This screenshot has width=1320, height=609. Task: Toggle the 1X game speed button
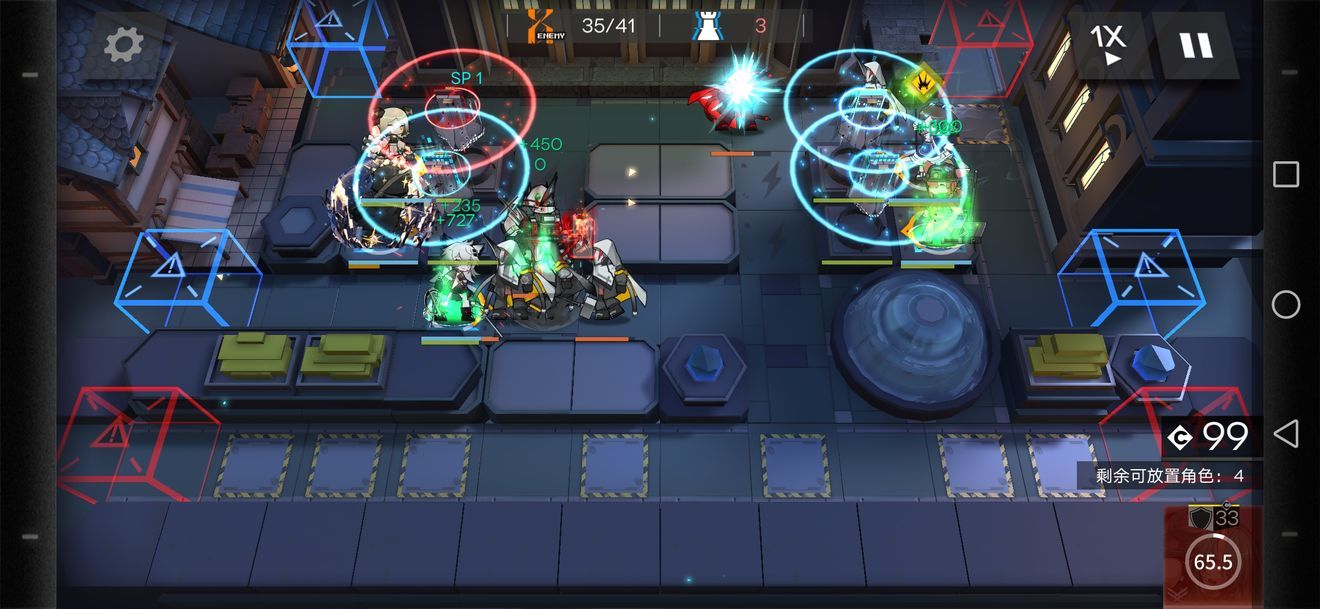(1108, 45)
